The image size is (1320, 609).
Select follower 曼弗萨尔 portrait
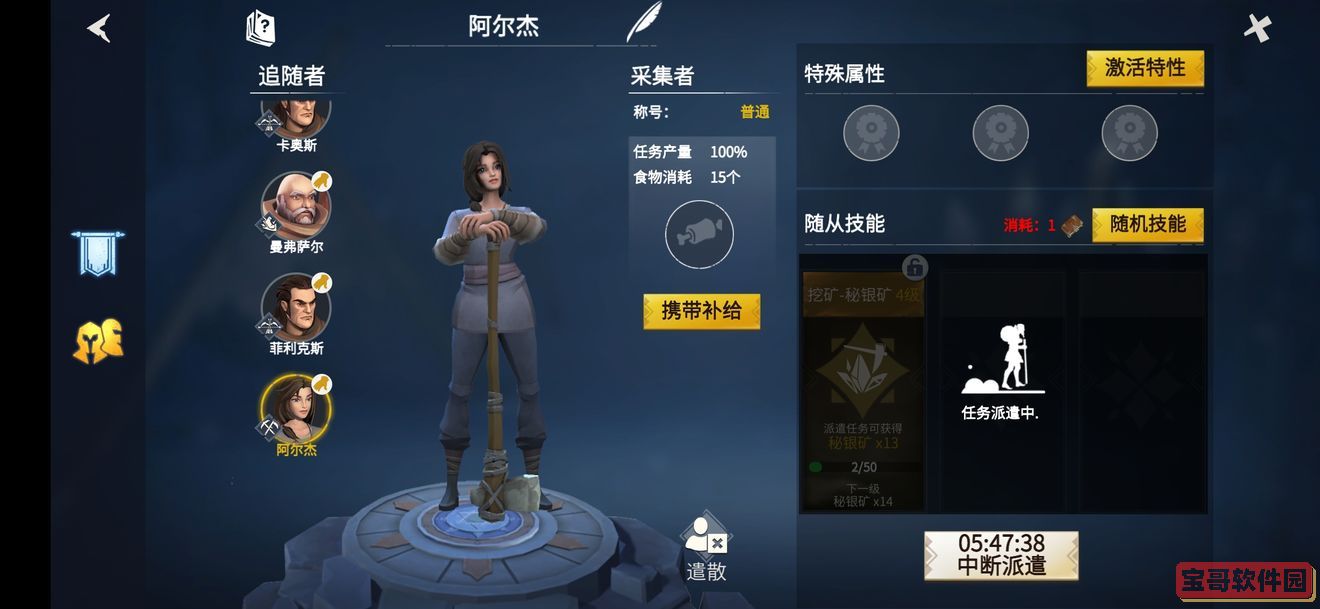[x=296, y=205]
